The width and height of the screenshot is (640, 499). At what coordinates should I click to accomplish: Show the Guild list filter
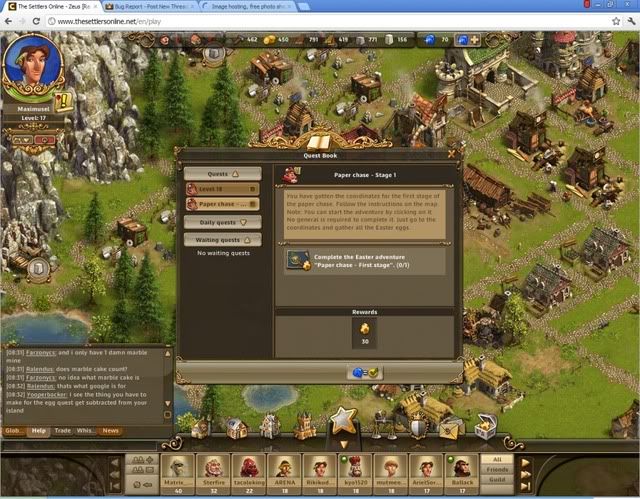click(497, 480)
